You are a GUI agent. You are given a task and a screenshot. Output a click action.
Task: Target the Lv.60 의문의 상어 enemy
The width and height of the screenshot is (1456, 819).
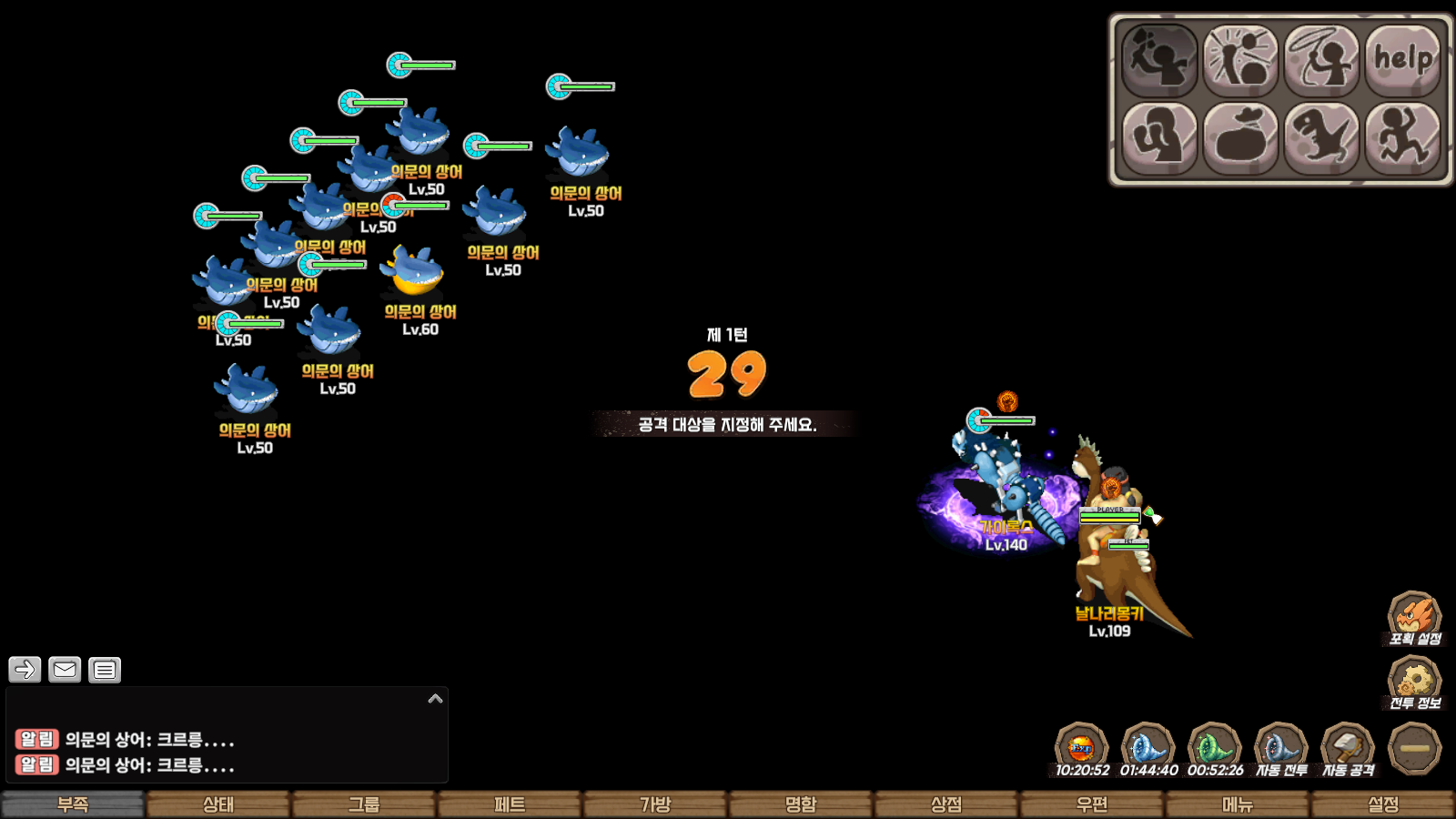416,273
